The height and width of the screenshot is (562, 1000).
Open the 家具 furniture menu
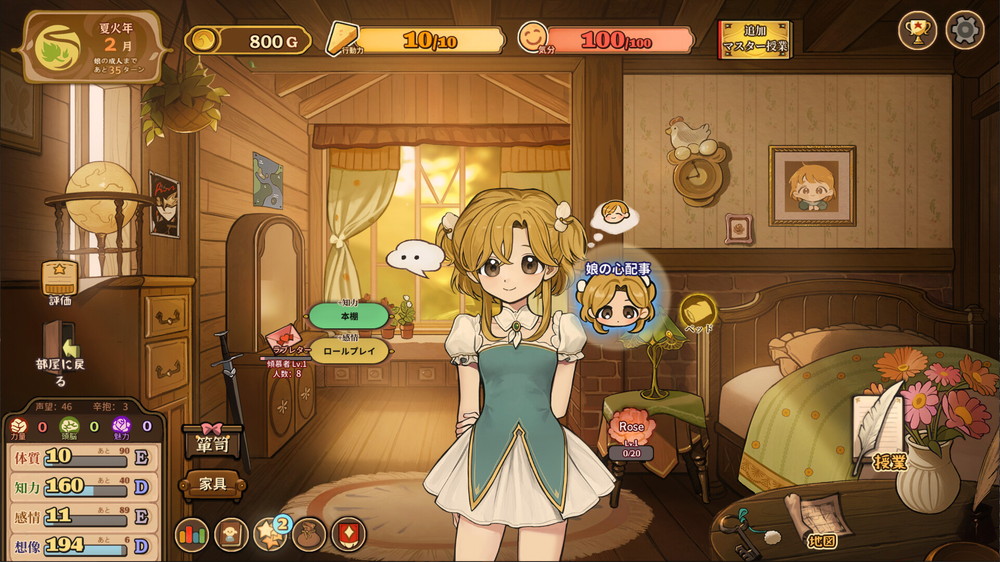click(x=212, y=485)
